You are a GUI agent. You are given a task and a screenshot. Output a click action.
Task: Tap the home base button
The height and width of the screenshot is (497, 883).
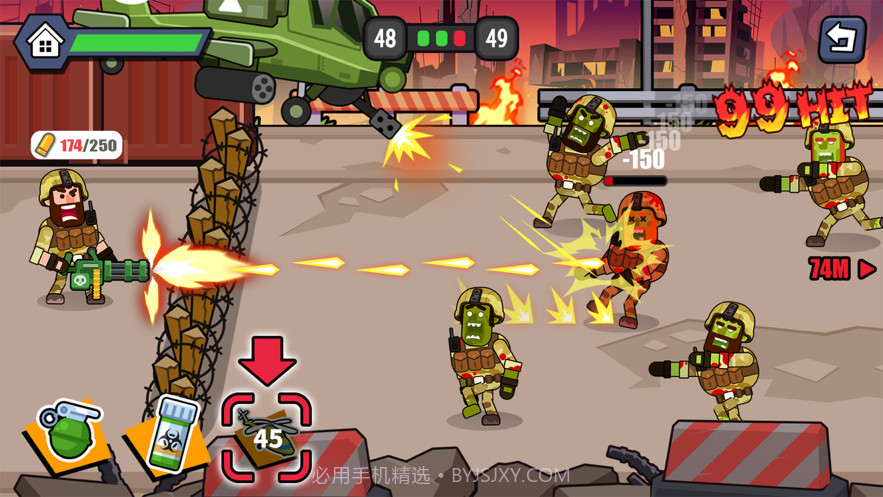click(44, 41)
